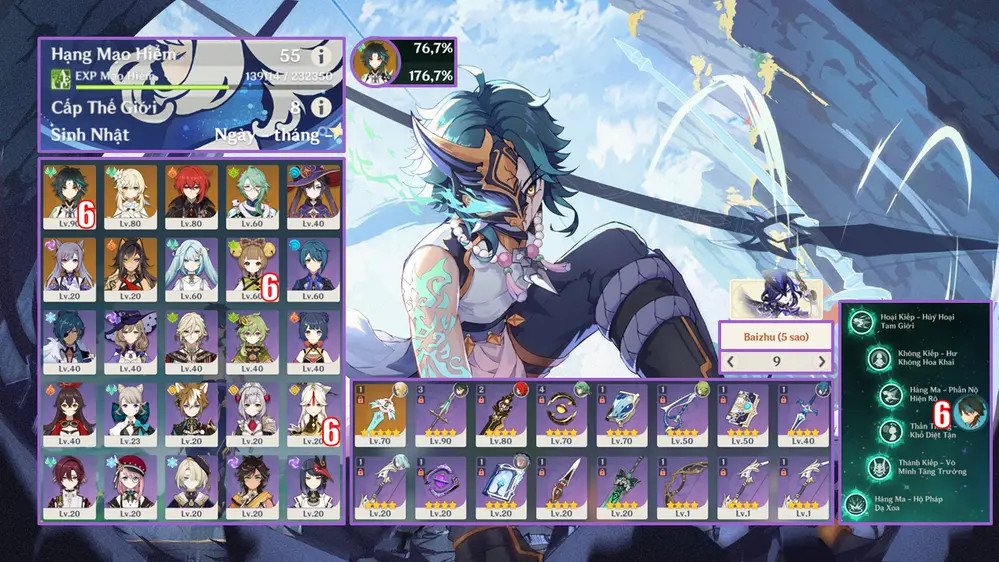Advance the banner counter with right arrow

(822, 362)
